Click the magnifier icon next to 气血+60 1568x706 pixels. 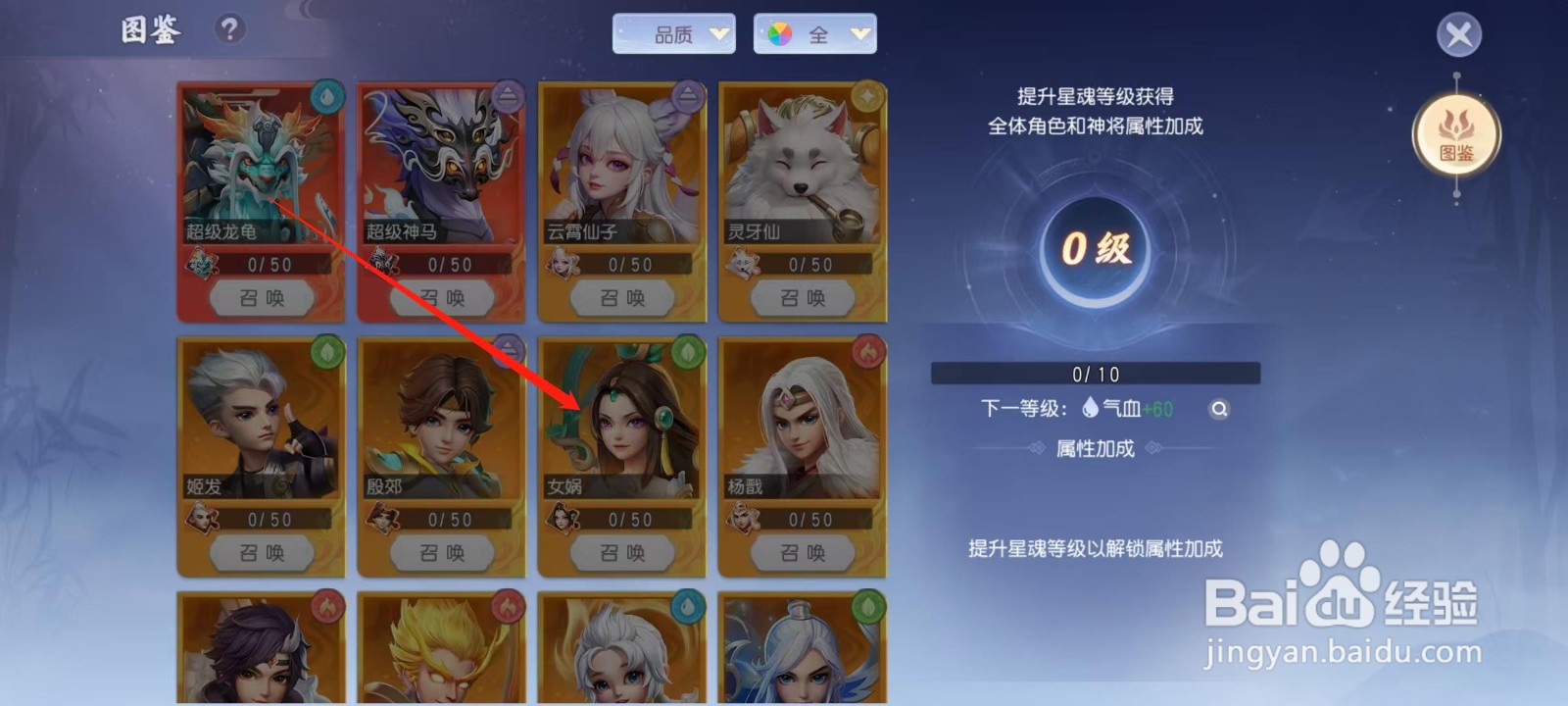[1218, 409]
